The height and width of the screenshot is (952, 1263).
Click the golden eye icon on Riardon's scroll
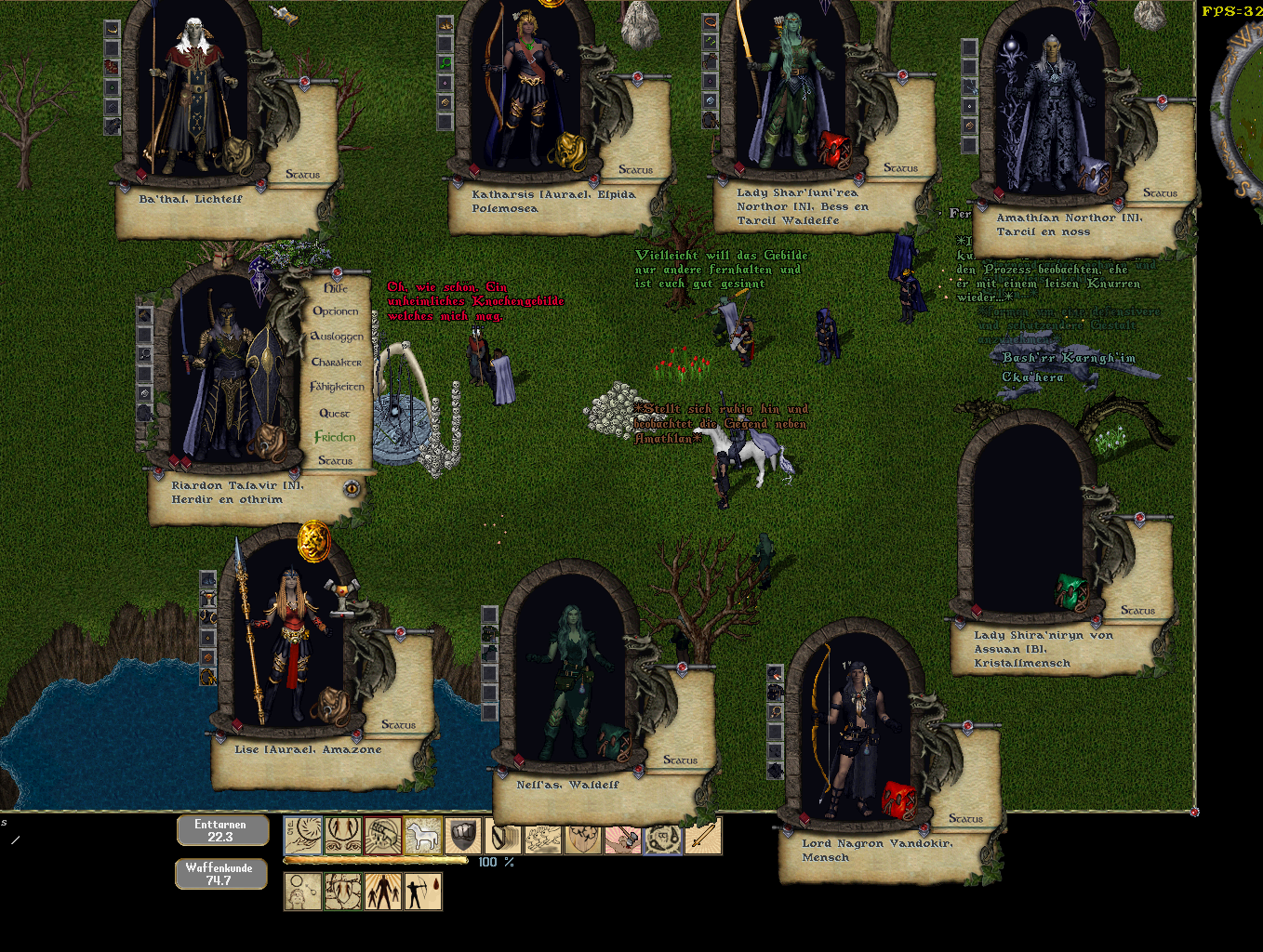point(352,488)
